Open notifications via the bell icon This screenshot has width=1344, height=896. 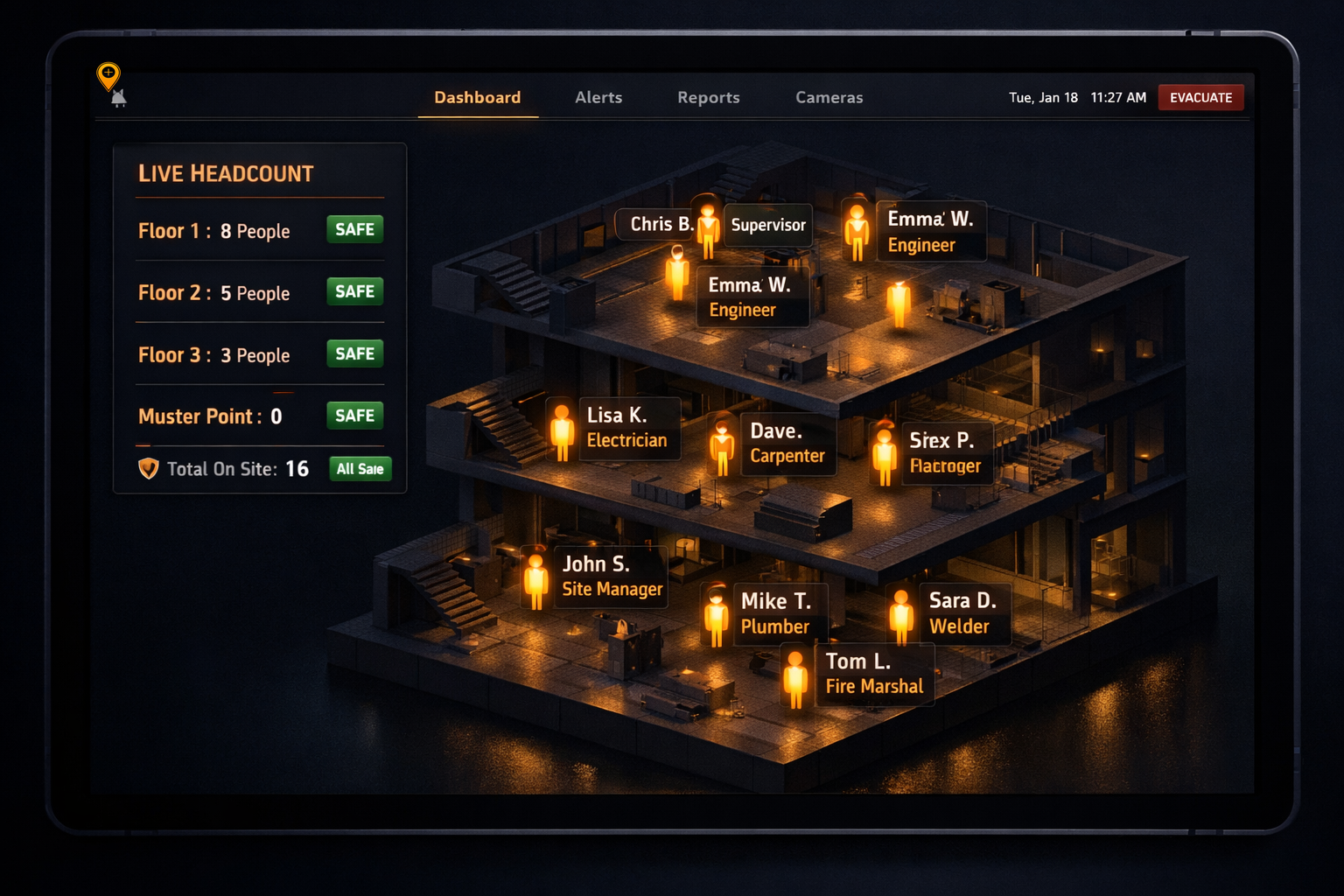click(120, 98)
